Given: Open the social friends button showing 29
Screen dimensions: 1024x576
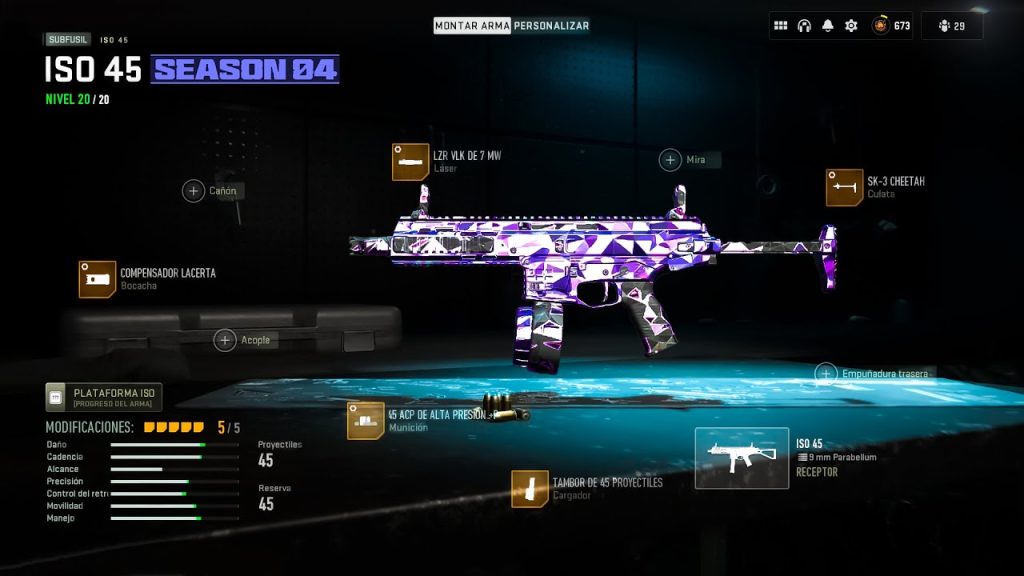Looking at the screenshot, I should tap(951, 26).
